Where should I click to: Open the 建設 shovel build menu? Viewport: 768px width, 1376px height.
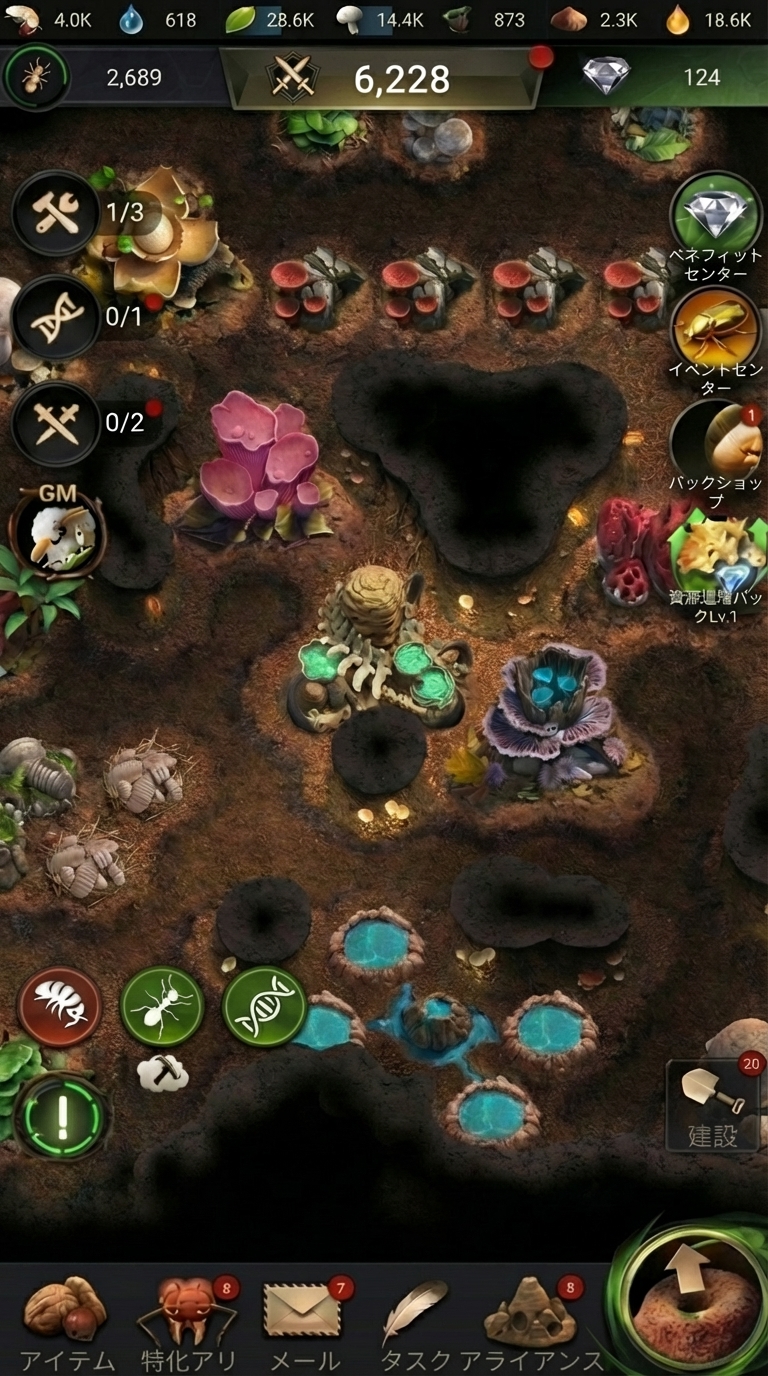(714, 1105)
